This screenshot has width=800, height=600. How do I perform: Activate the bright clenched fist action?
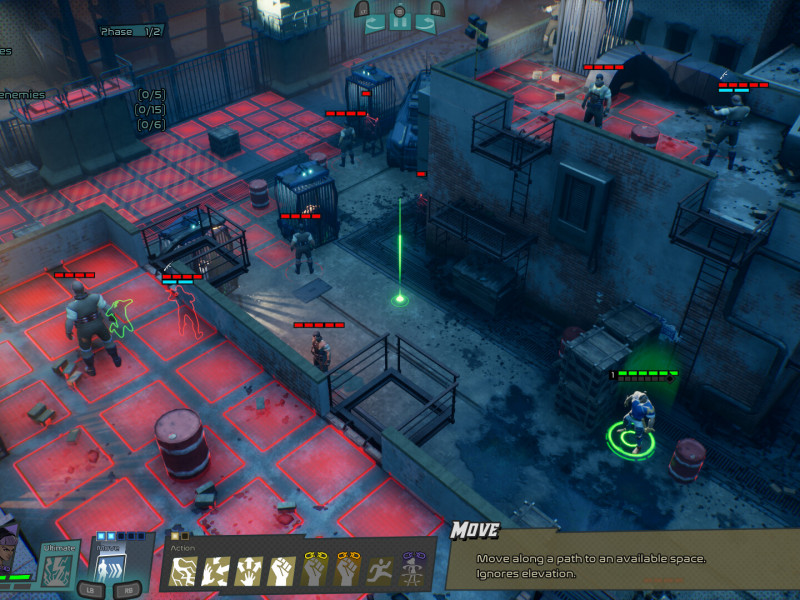282,571
